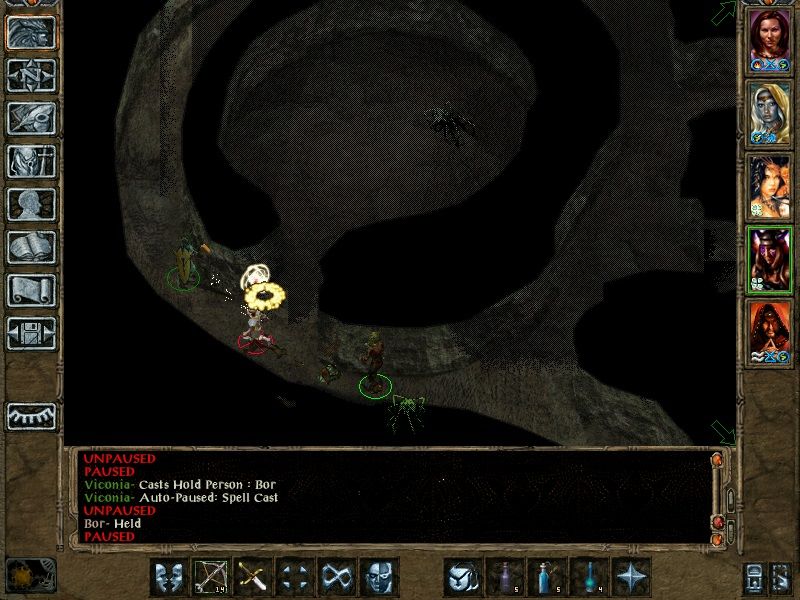This screenshot has height=600, width=800.
Task: Click the closed-eye rest button
Action: coord(31,416)
